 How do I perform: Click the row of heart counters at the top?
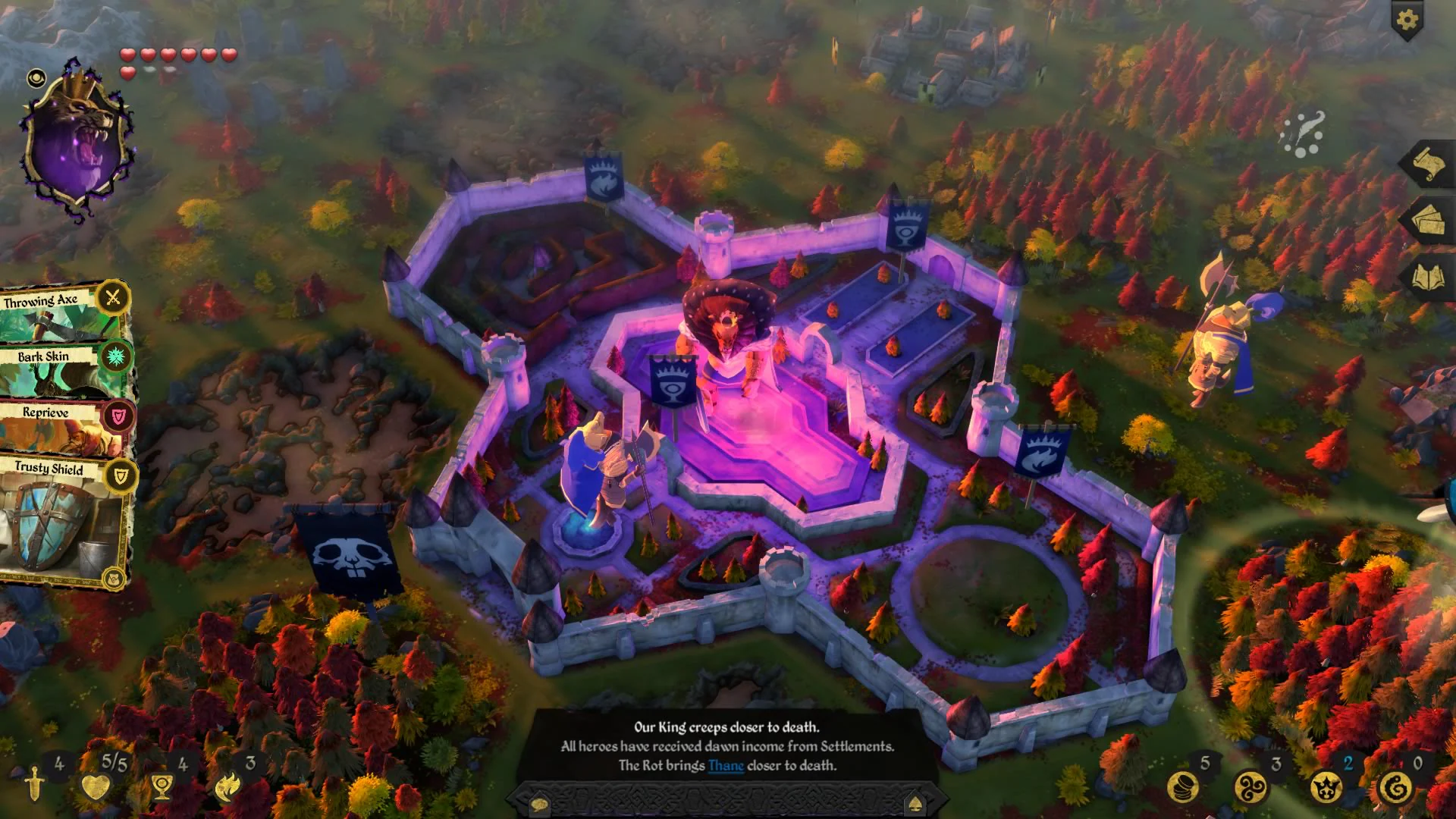coord(178,55)
